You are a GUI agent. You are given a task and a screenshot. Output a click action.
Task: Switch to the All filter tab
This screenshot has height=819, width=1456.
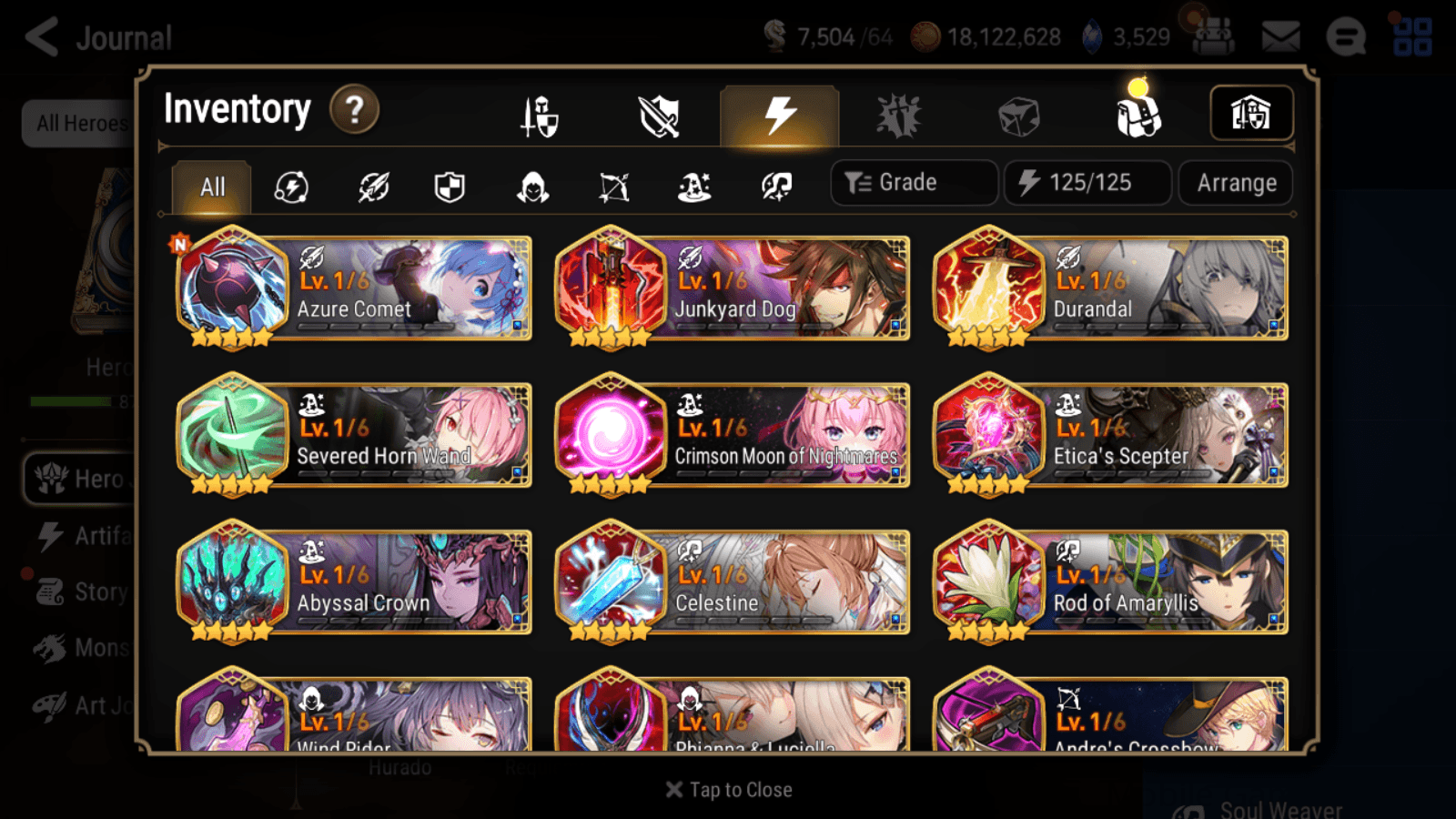[211, 187]
